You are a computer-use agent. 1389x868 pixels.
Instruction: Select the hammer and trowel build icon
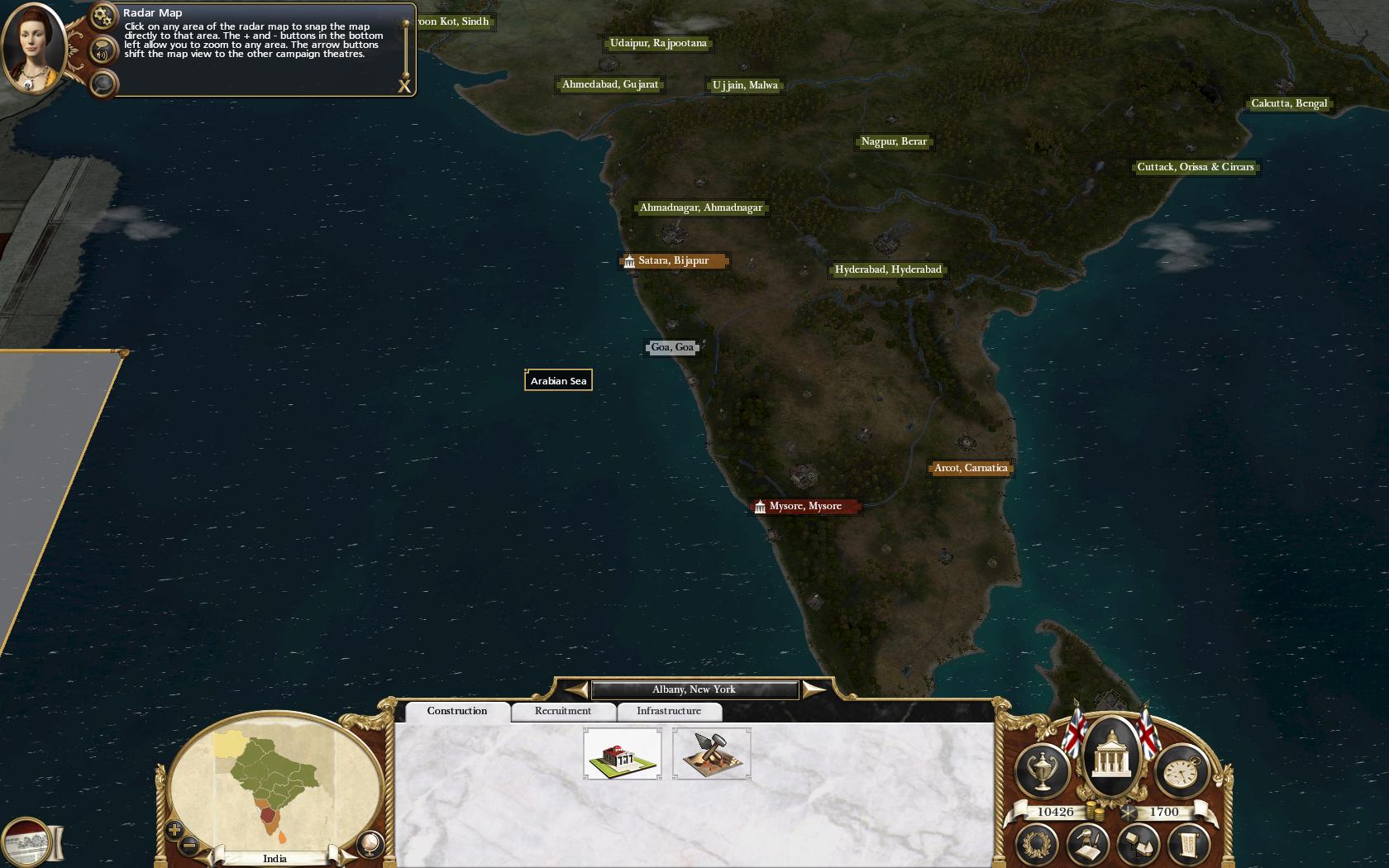[x=711, y=753]
